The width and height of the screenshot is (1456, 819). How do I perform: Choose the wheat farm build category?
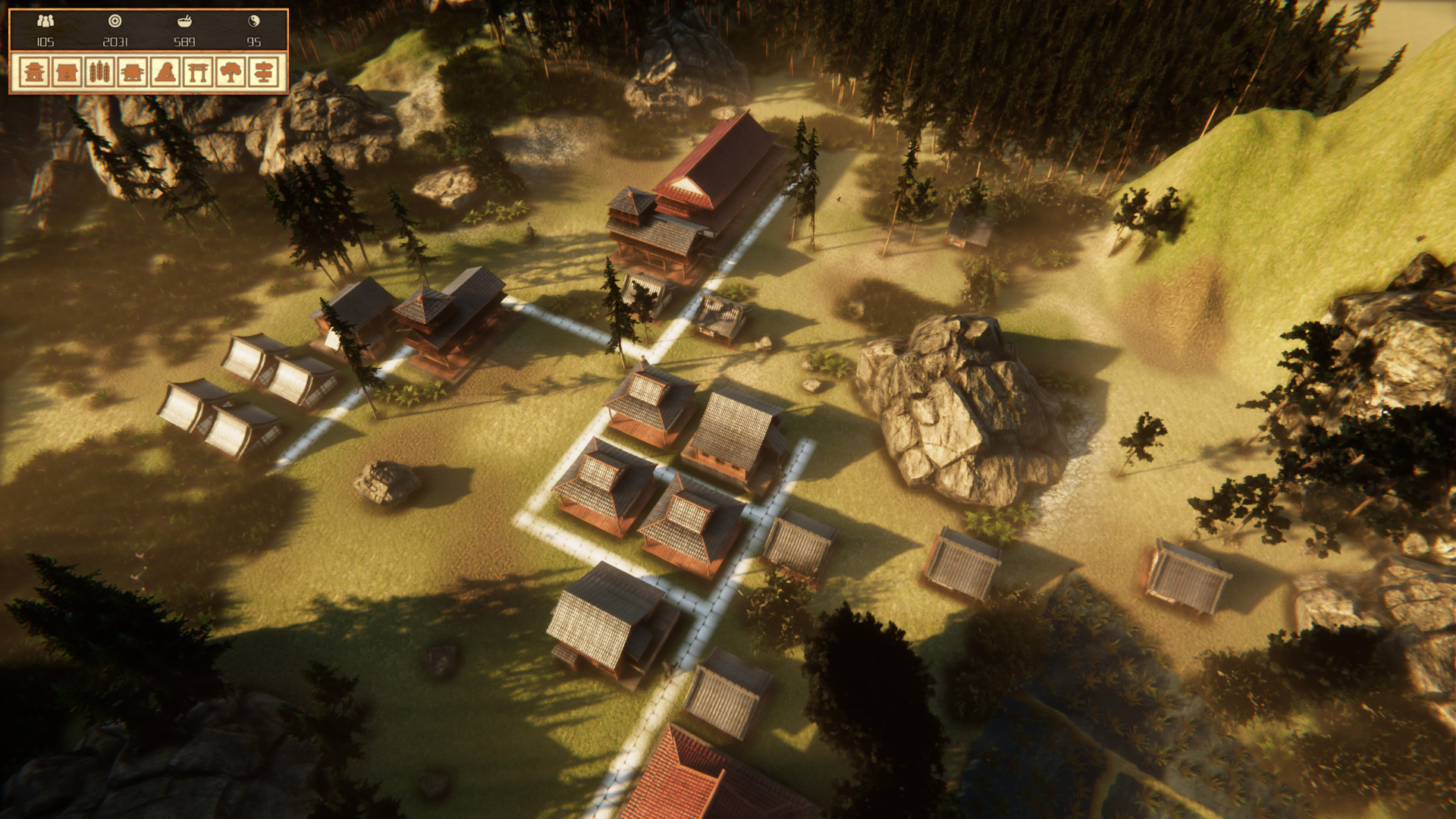coord(100,73)
